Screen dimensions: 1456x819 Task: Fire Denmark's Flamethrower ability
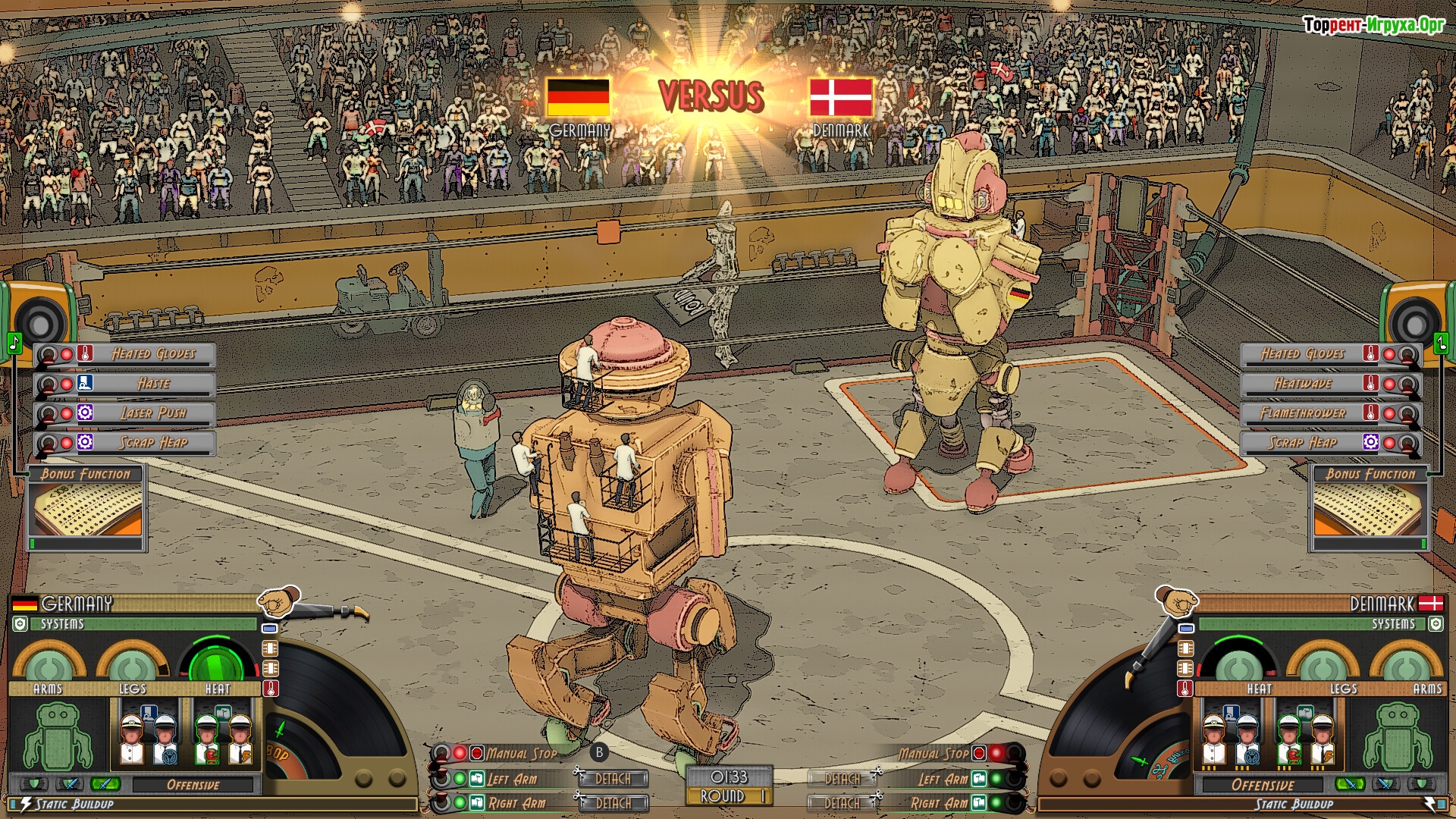(1302, 413)
